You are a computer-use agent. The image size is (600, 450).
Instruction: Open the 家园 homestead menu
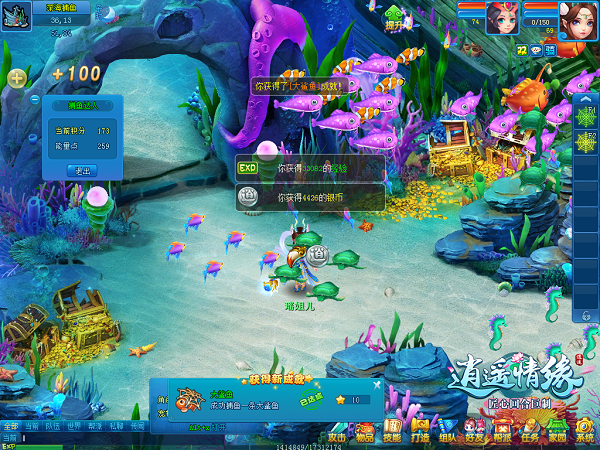pyautogui.click(x=557, y=433)
